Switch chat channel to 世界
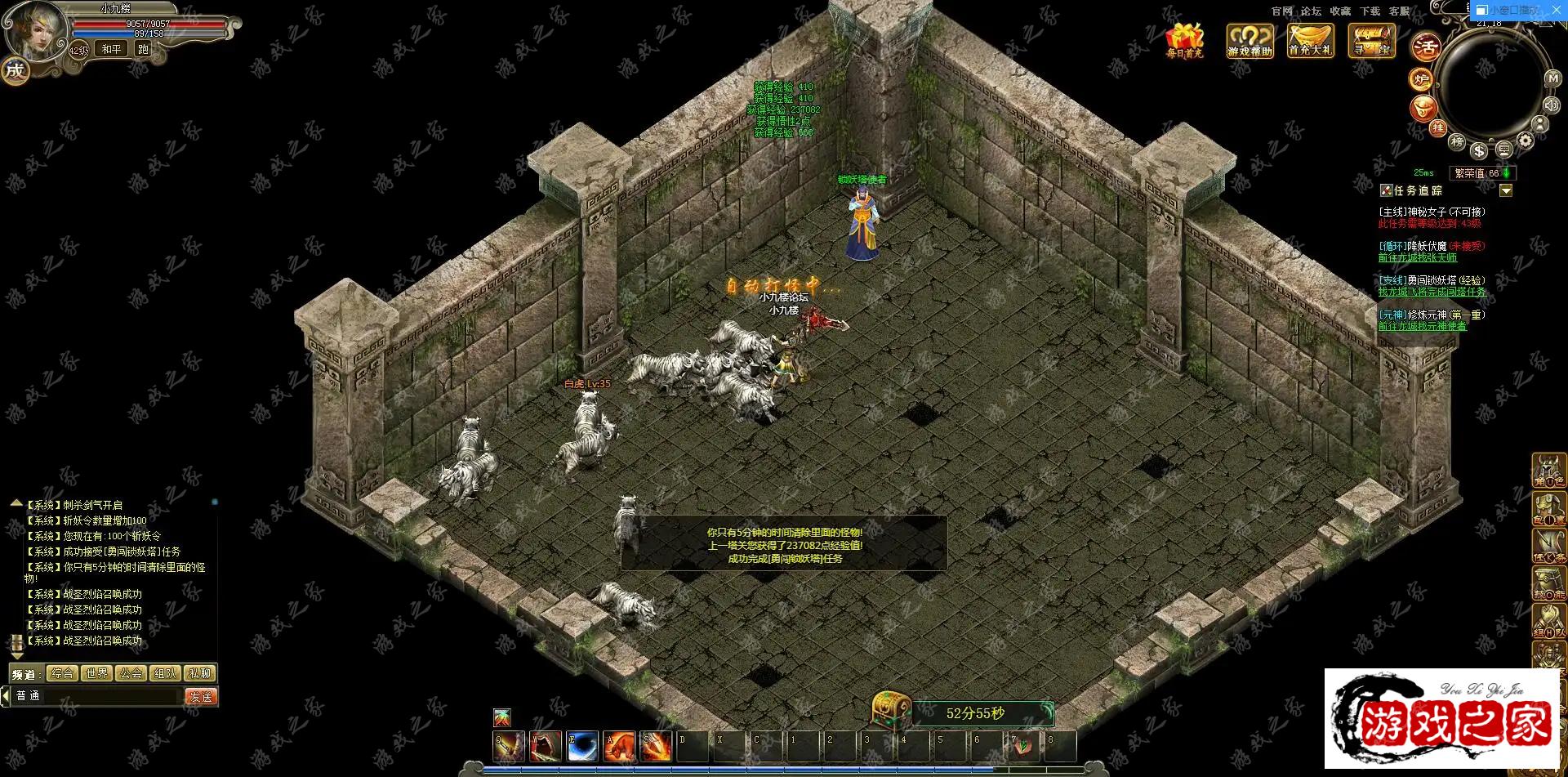This screenshot has width=1568, height=777. [96, 673]
